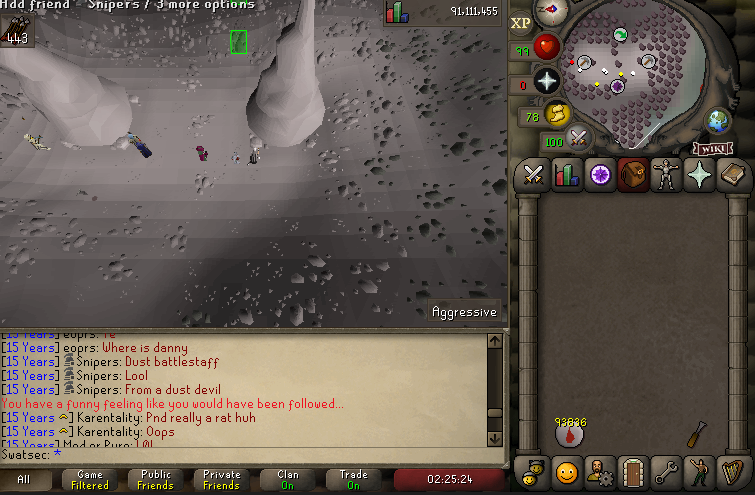Open the harp Music Player tab
The image size is (755, 495).
(x=731, y=470)
